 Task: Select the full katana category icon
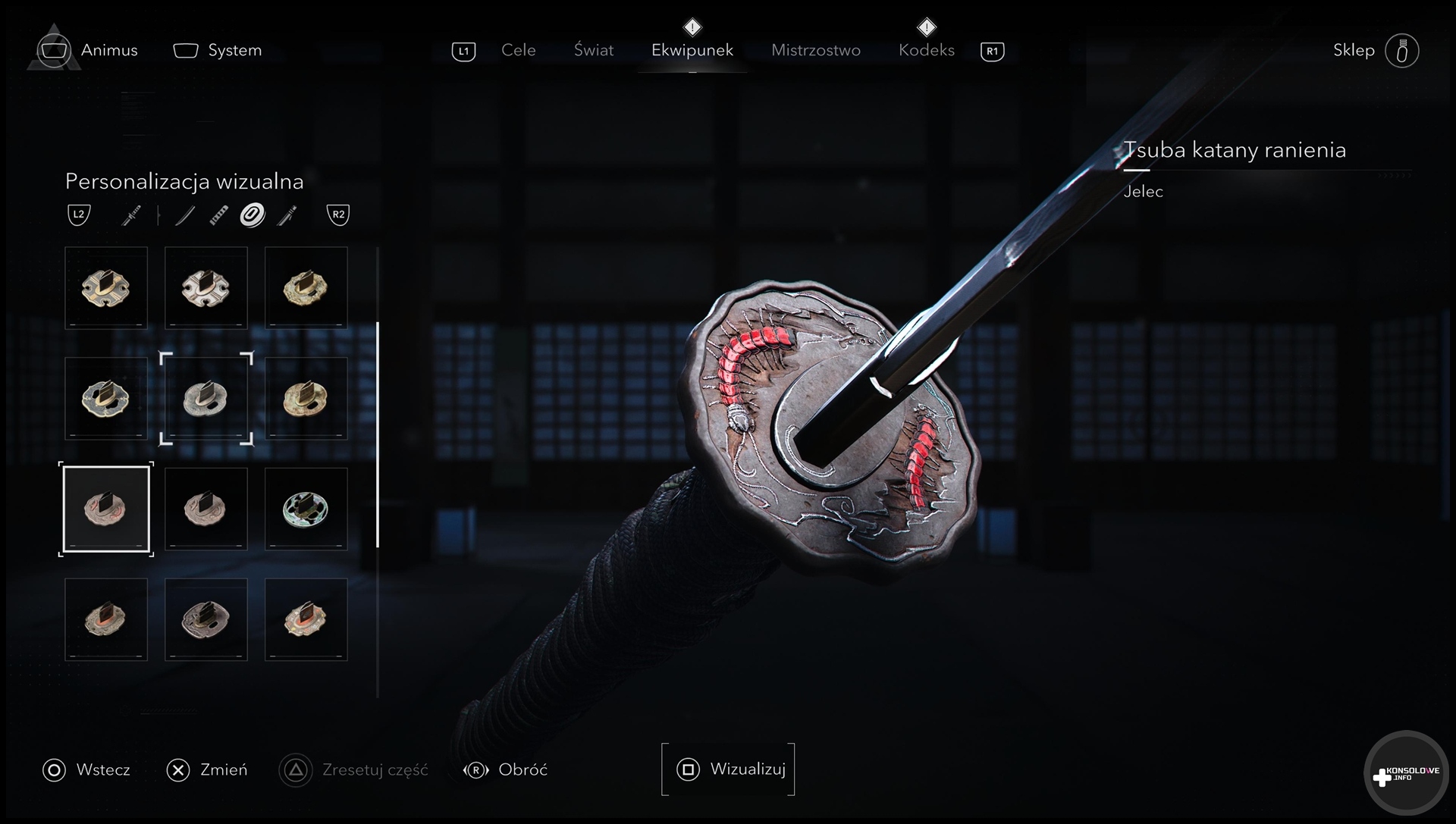[x=131, y=215]
